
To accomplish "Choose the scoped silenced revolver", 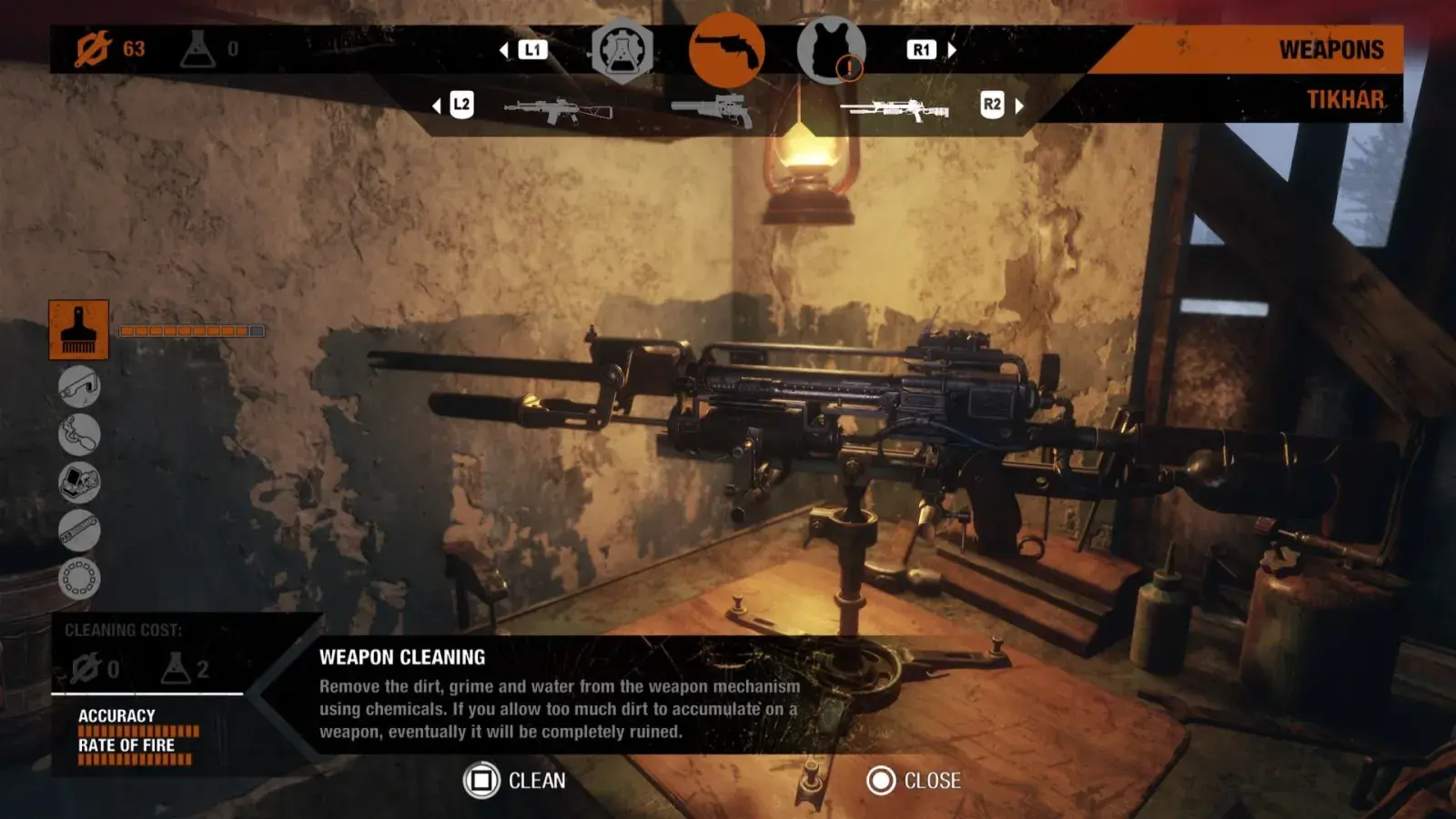I will (713, 110).
